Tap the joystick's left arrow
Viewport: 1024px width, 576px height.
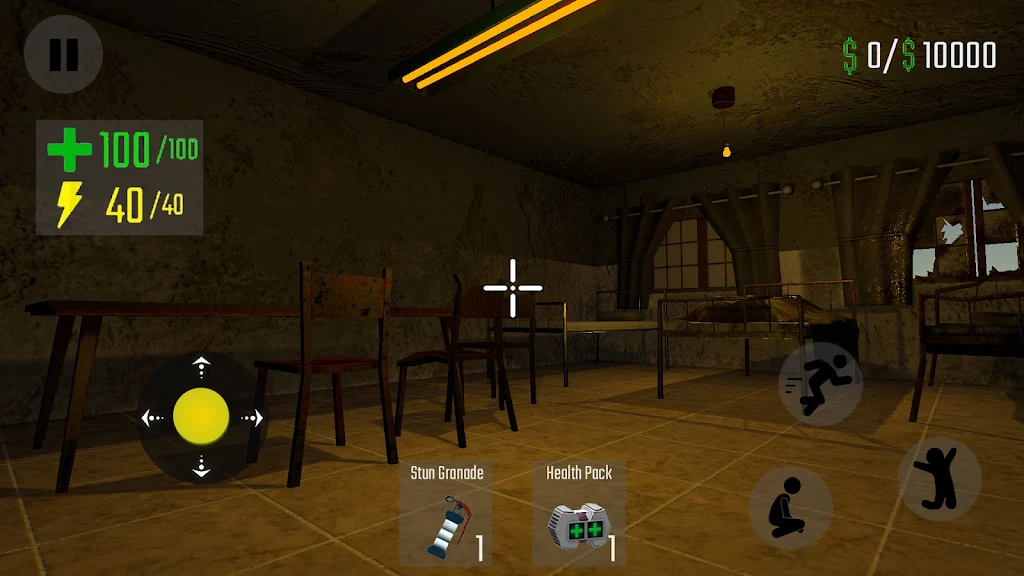[151, 418]
